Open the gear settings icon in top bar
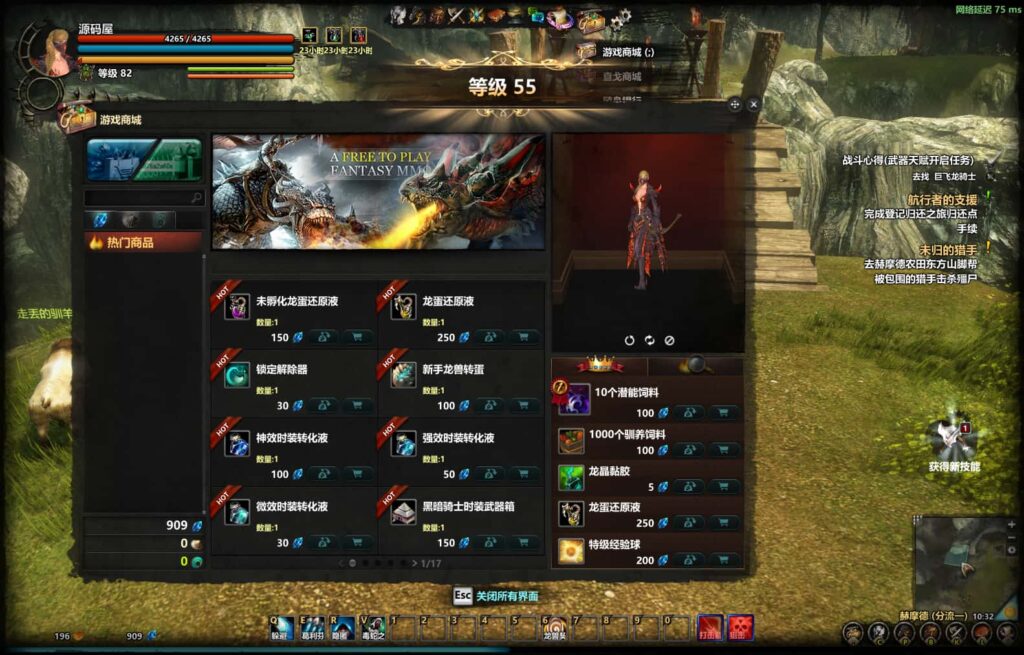The image size is (1024, 655). pyautogui.click(x=620, y=19)
